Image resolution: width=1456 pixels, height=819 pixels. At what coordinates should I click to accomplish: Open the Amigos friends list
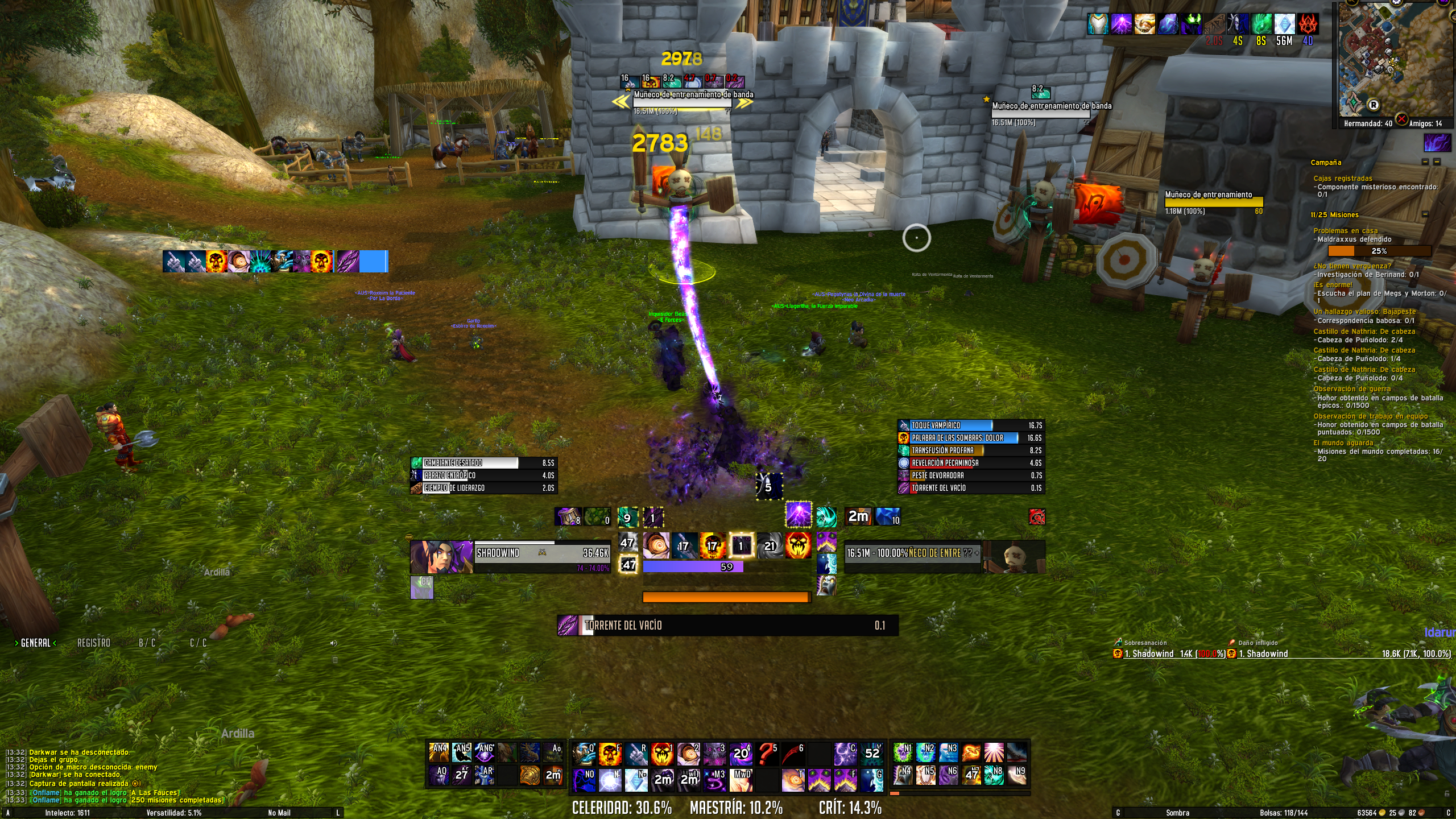[1425, 123]
